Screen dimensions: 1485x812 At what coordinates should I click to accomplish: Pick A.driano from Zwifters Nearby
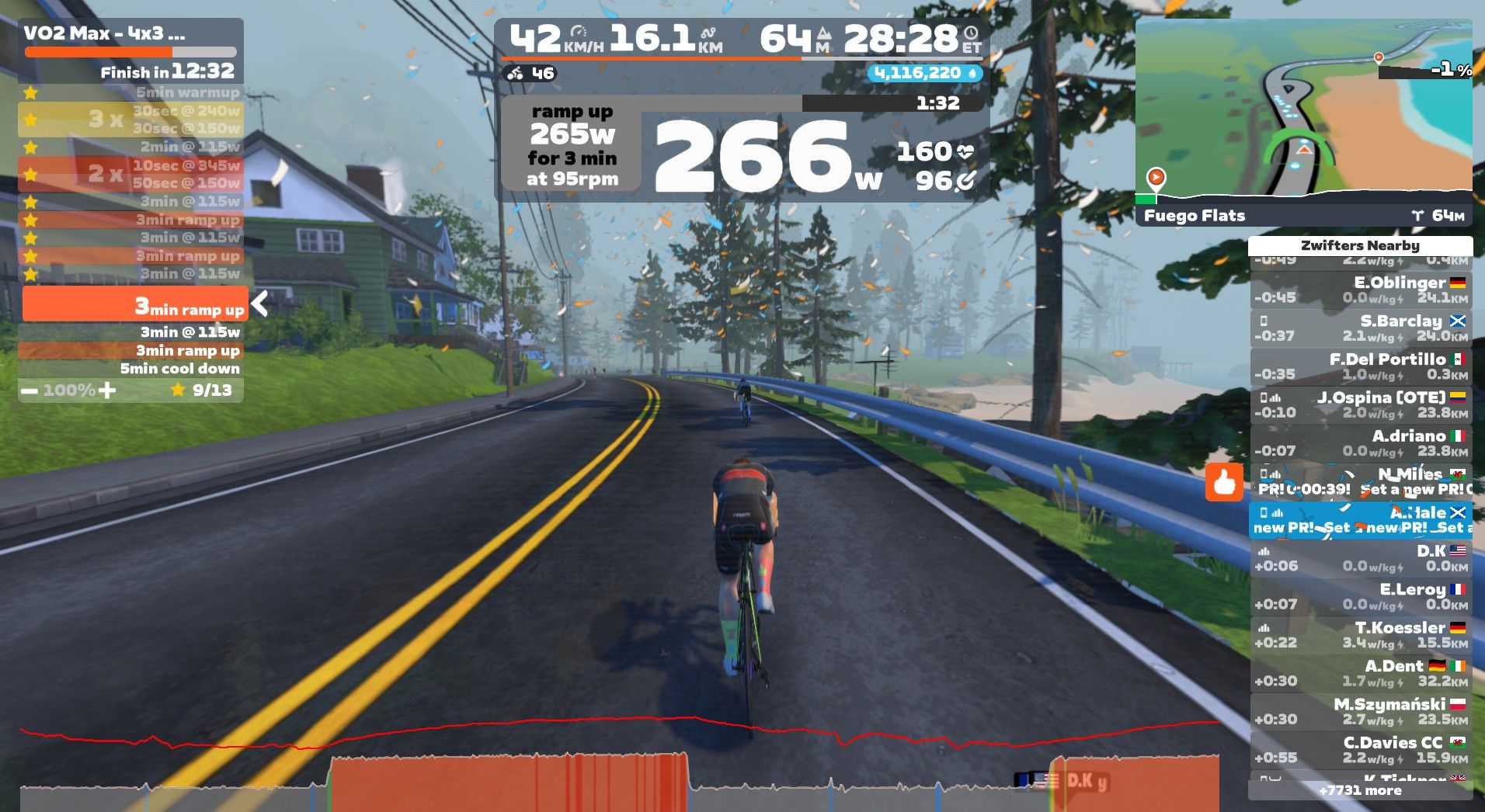click(1361, 443)
